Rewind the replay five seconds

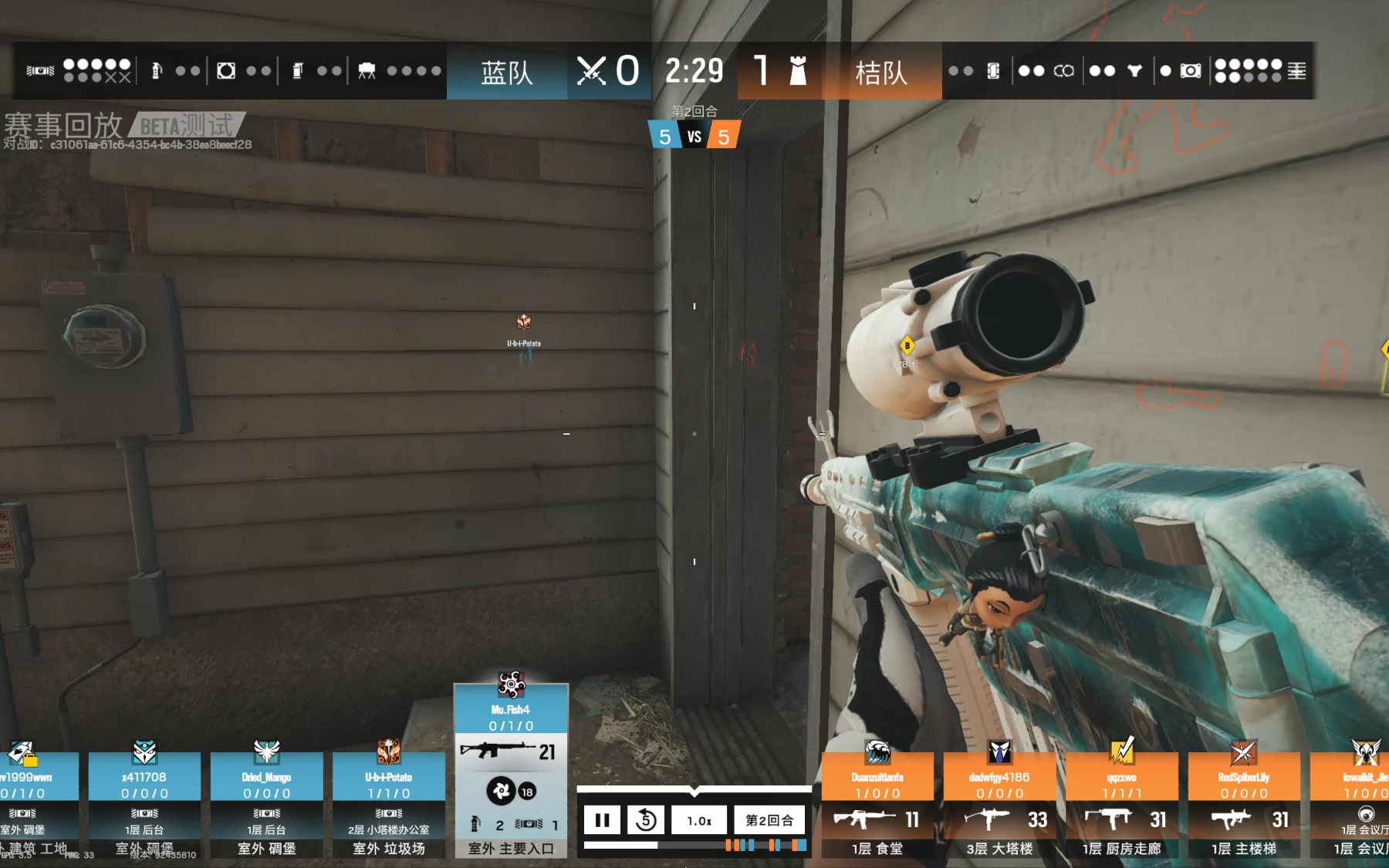click(645, 820)
